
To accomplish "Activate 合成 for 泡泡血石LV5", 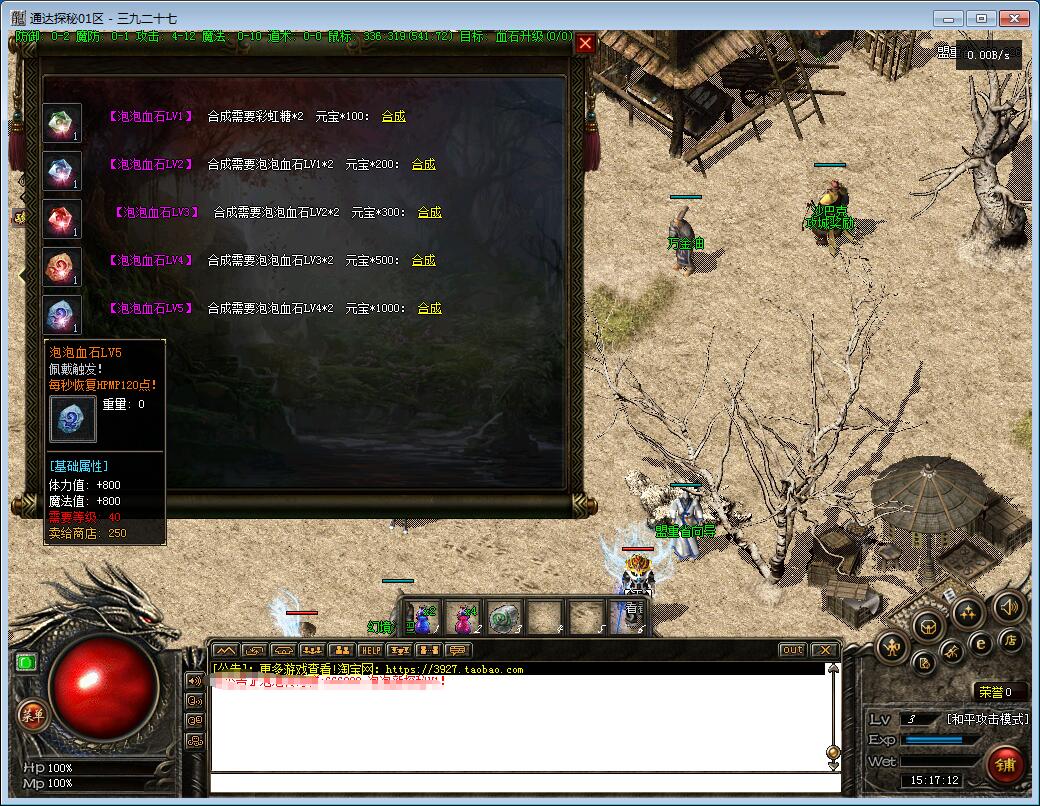I will (430, 308).
